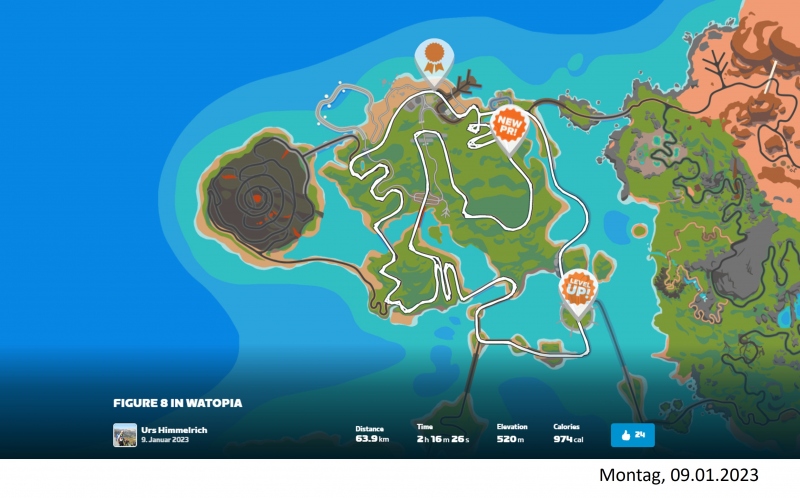Open the Figure 8 in Watopia activity title
This screenshot has height=498, width=800.
pyautogui.click(x=178, y=403)
